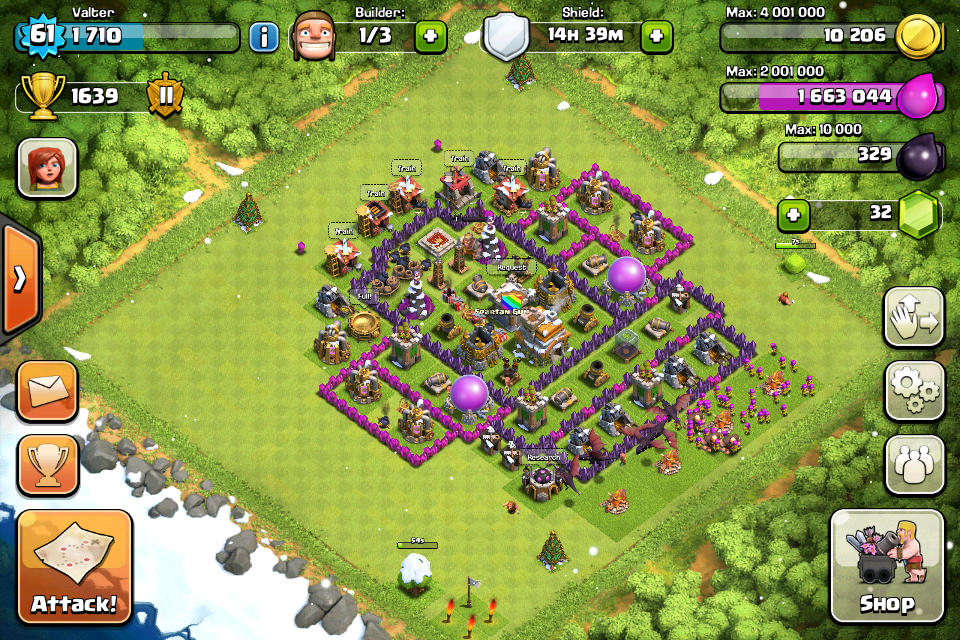Show the trophy rankings button
Viewport: 960px width, 640px height.
tap(47, 464)
